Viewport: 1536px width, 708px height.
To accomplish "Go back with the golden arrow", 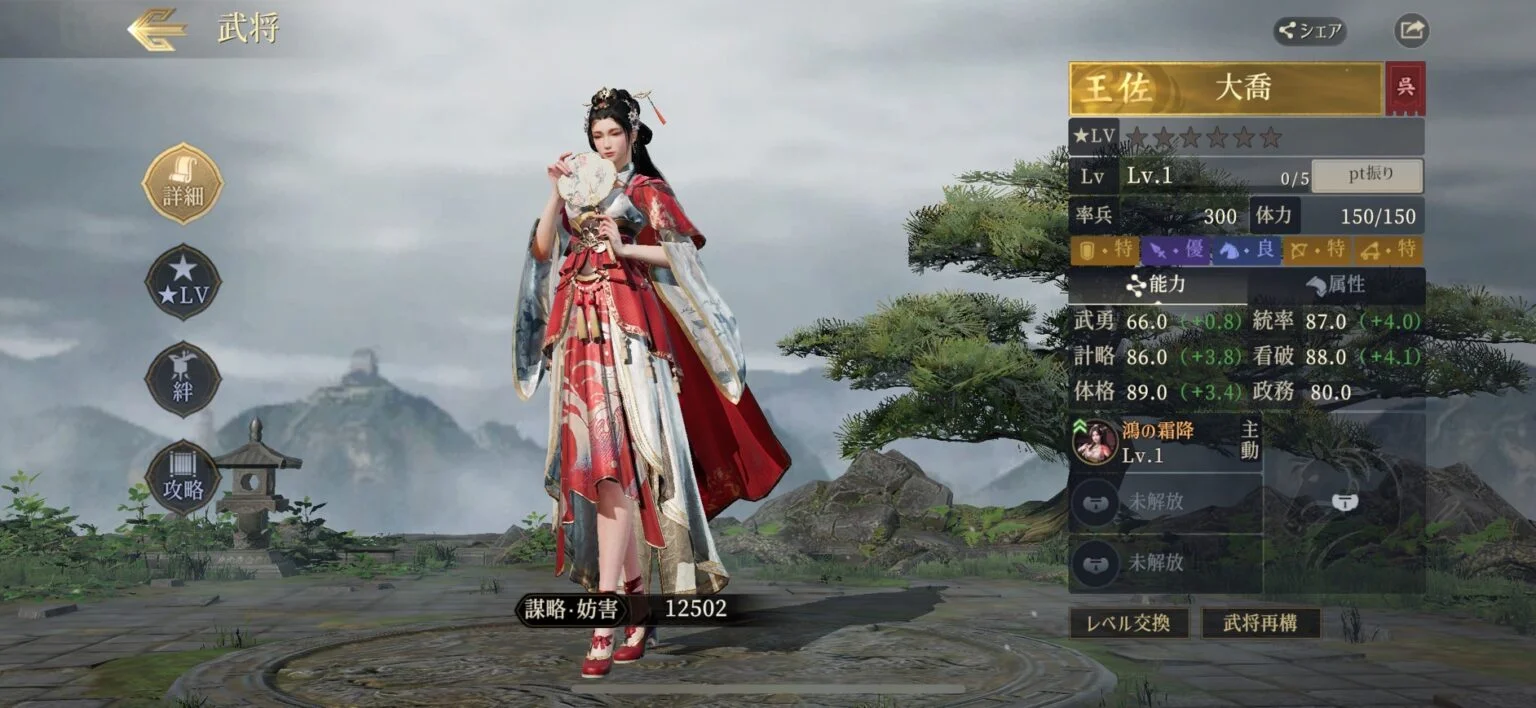I will coord(157,30).
